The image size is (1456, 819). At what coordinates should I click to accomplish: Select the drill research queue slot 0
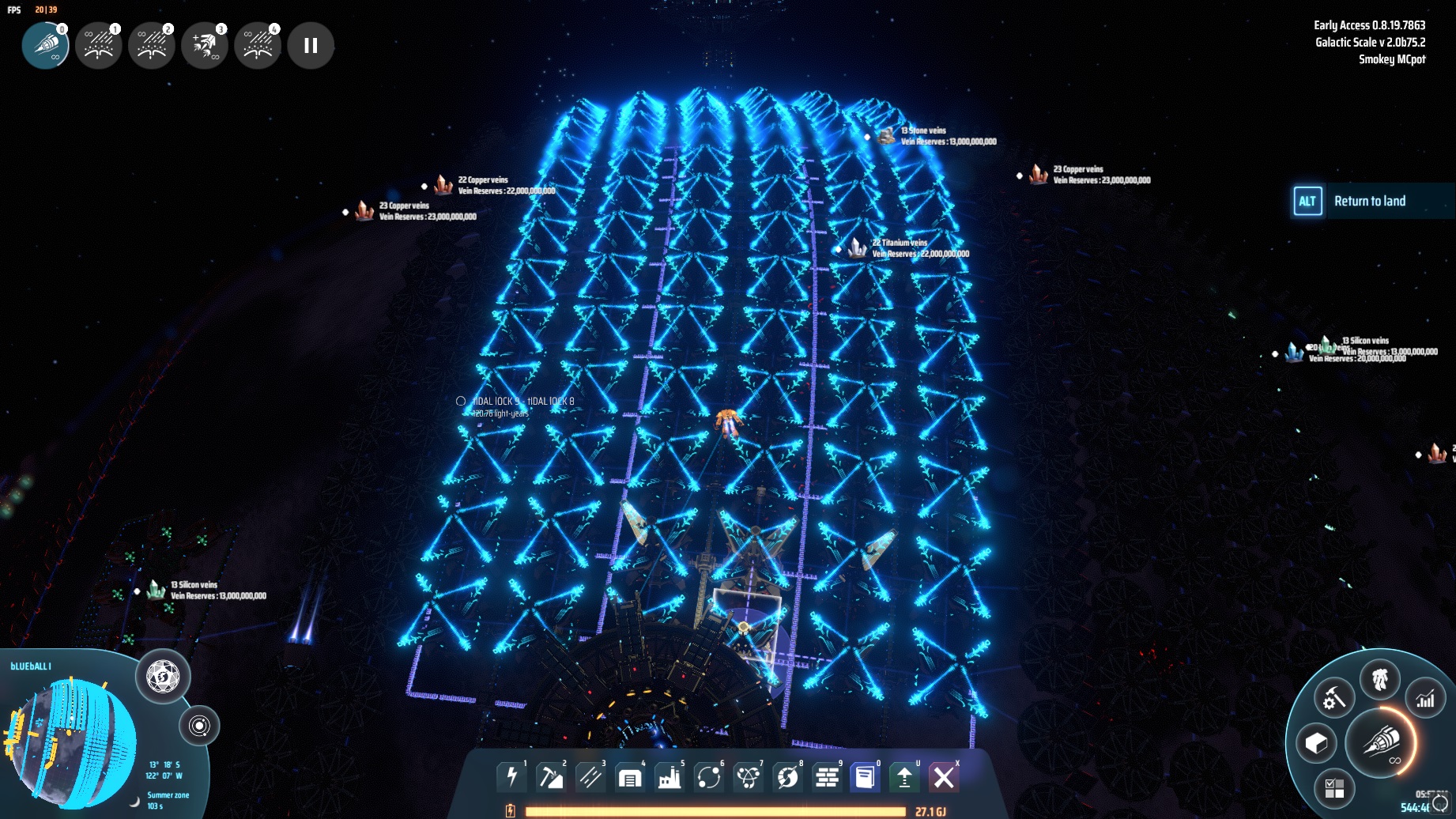point(45,45)
